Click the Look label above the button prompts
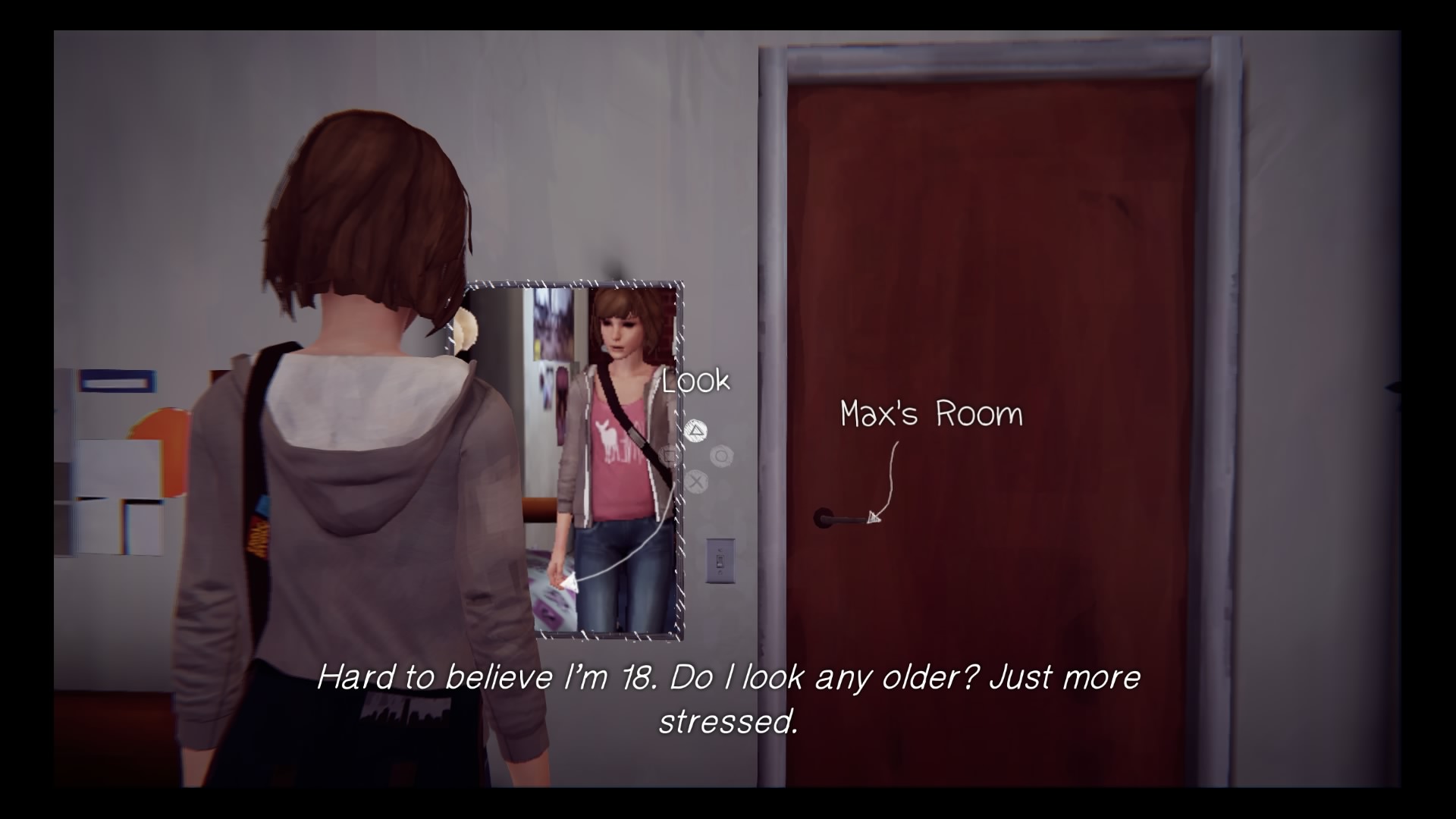This screenshot has height=819, width=1456. click(x=695, y=381)
